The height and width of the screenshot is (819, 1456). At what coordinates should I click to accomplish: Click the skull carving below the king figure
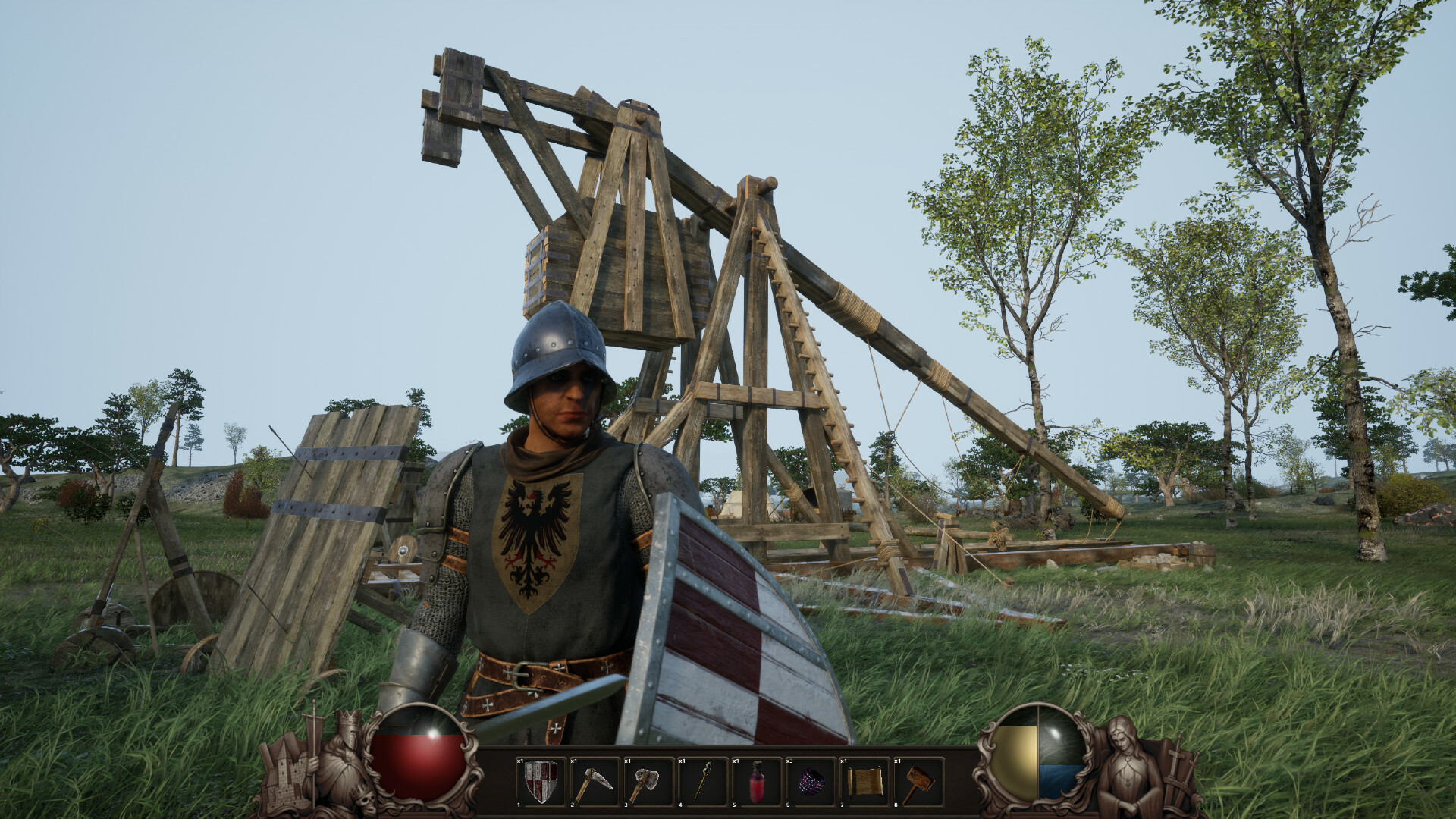click(366, 800)
